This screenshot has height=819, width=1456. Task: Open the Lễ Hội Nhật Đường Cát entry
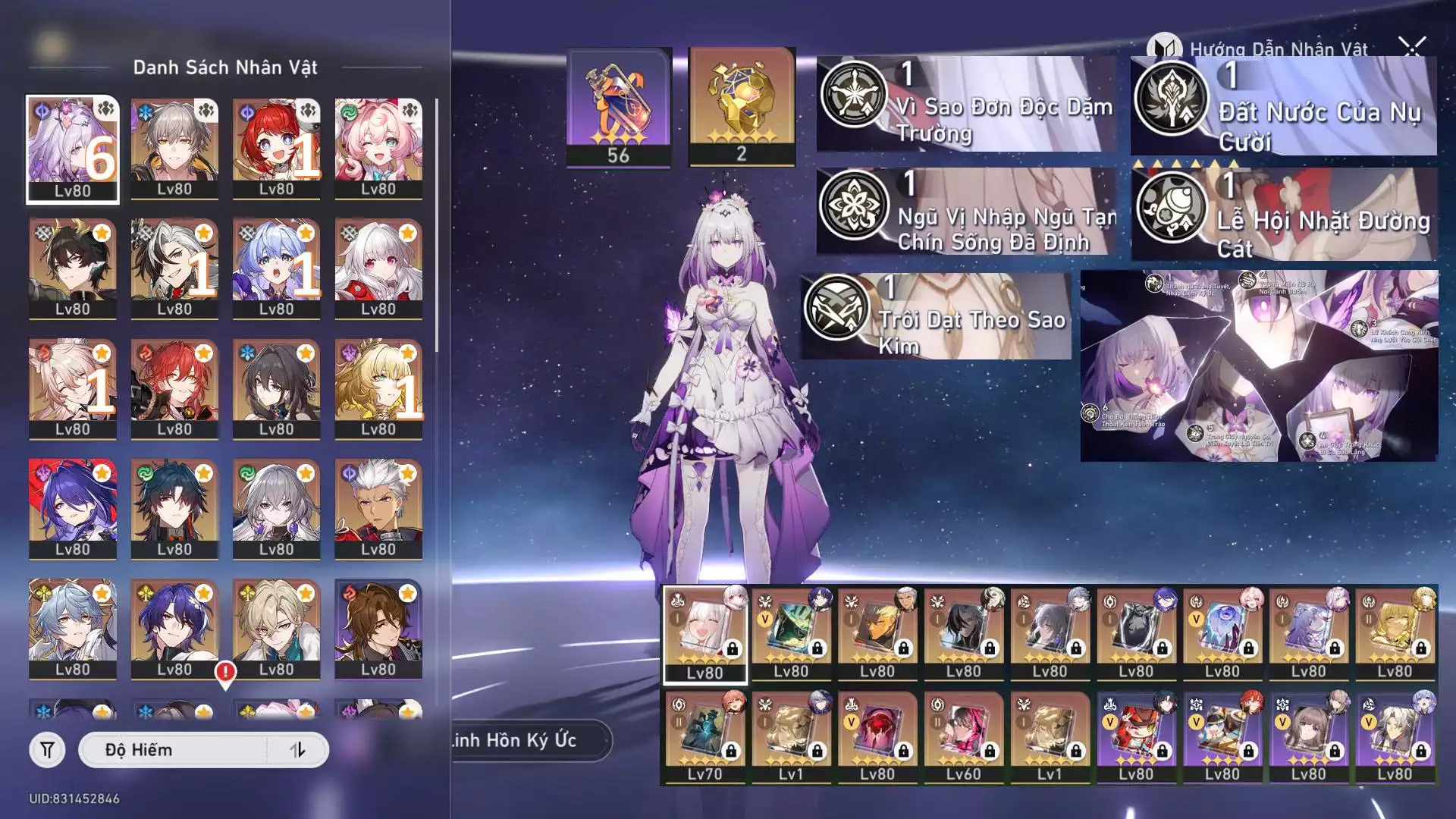coord(1283,215)
